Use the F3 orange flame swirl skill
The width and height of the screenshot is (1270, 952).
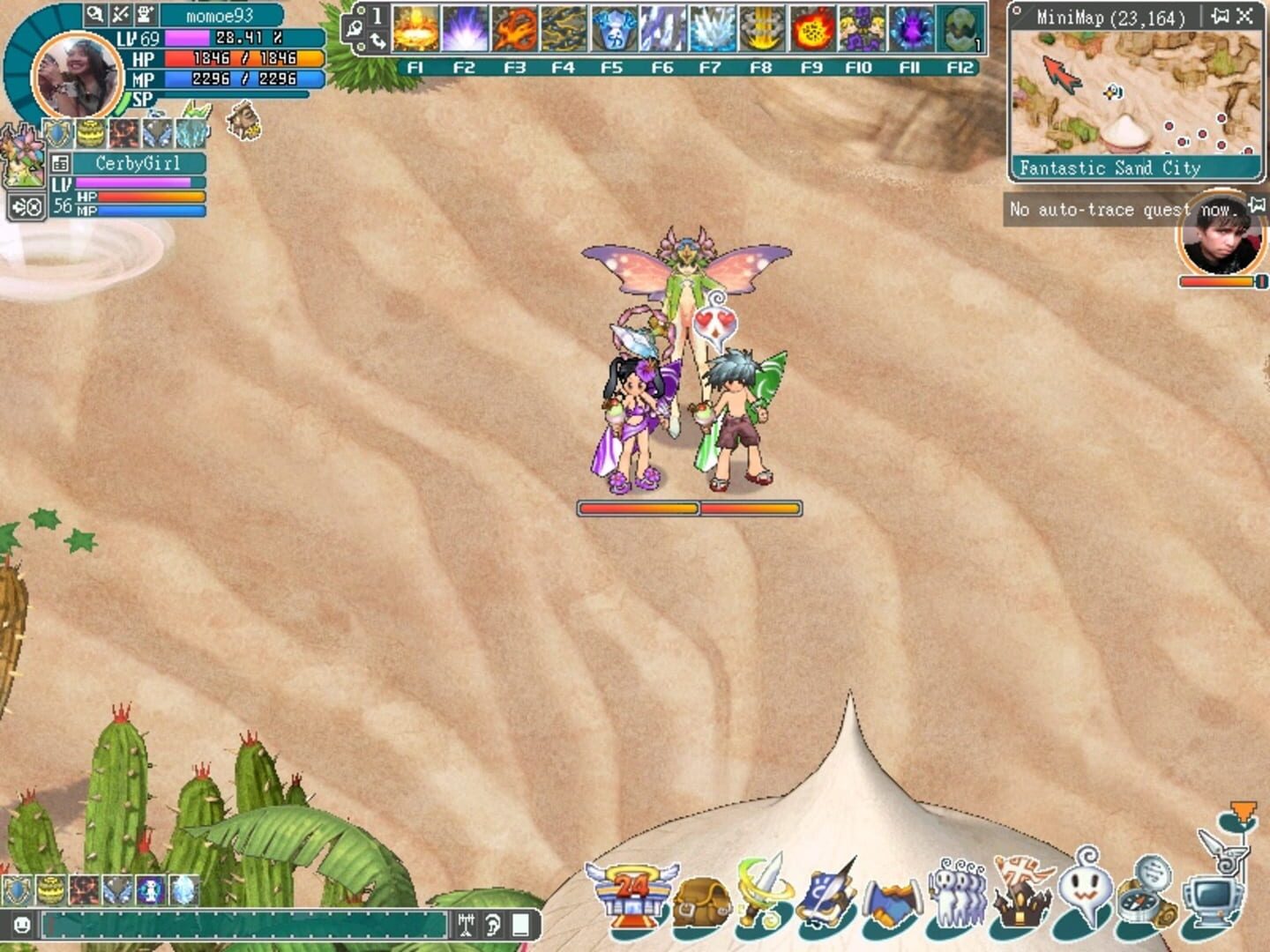514,29
